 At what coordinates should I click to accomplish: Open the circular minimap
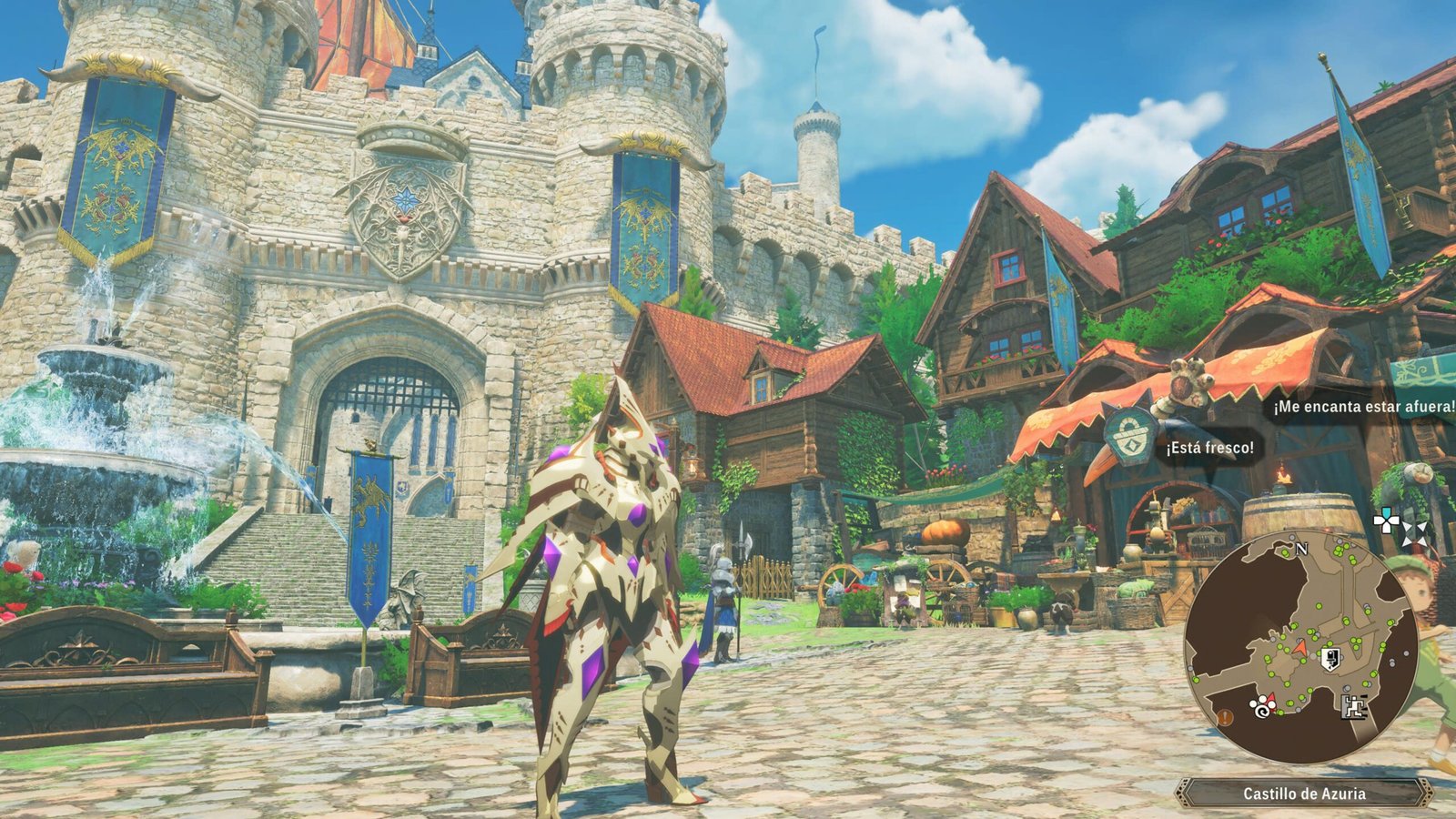(1300, 648)
